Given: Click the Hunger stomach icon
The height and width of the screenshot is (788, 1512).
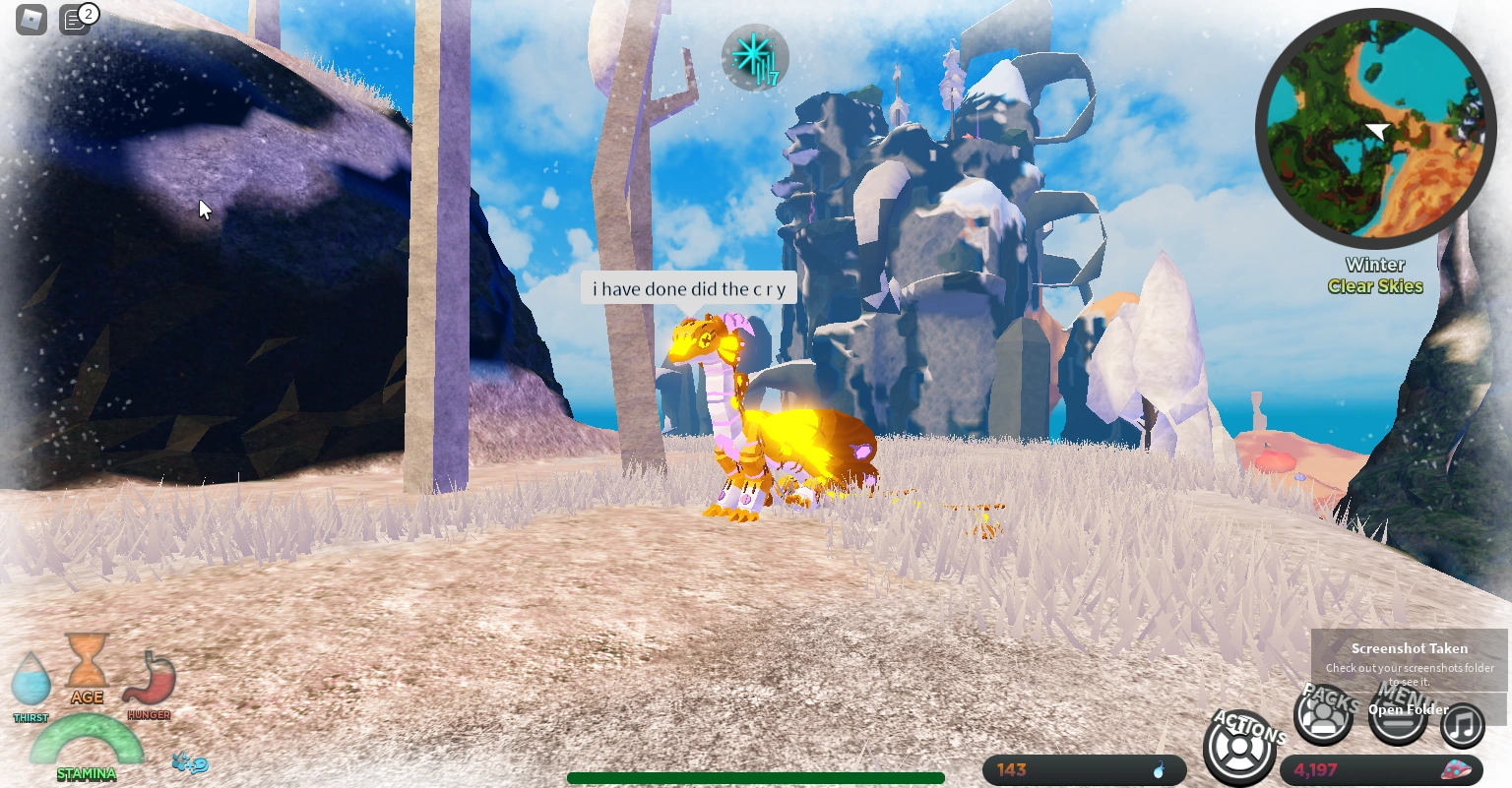Looking at the screenshot, I should pyautogui.click(x=149, y=678).
